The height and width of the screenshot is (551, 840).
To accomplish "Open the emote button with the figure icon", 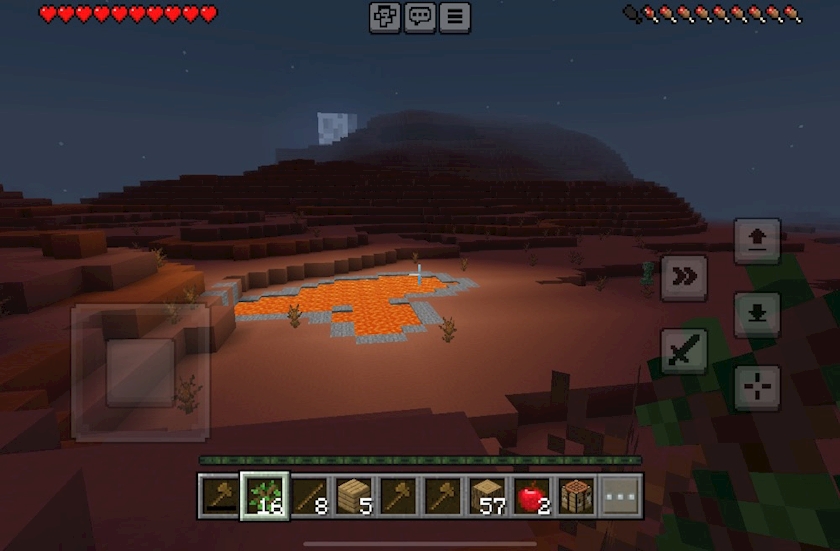I will pyautogui.click(x=385, y=17).
